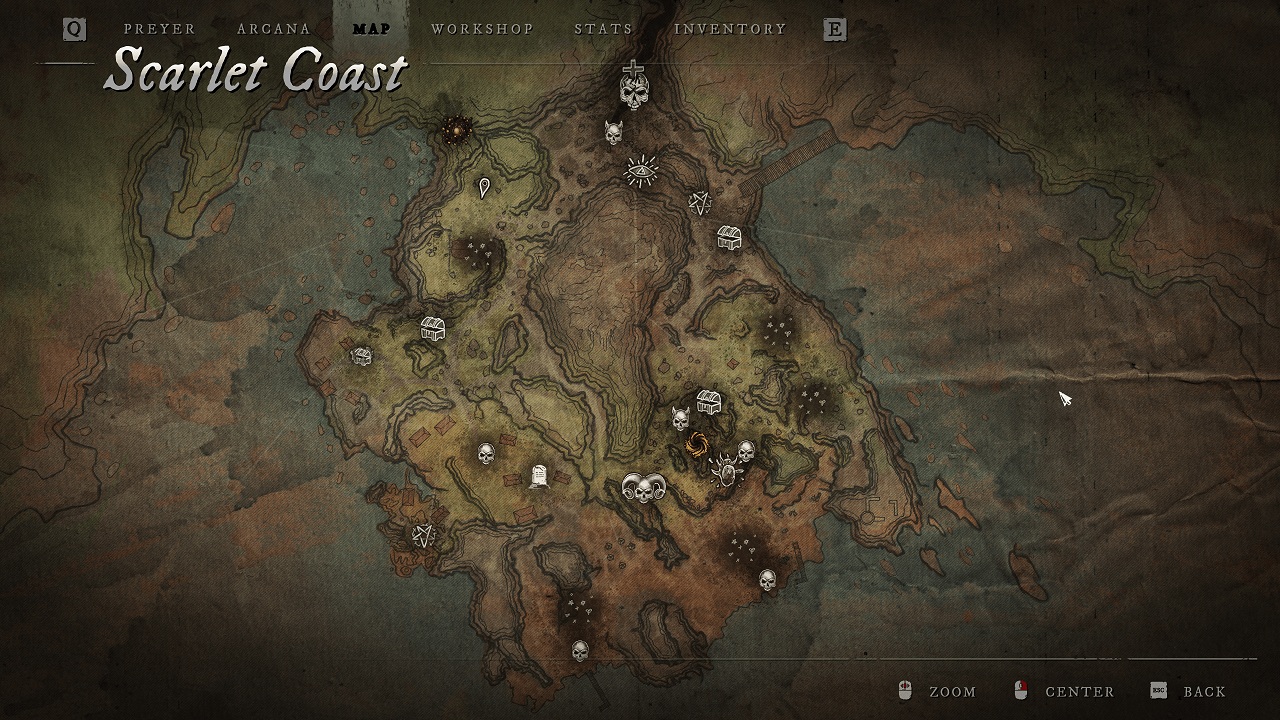Click the radiant eye map marker
The width and height of the screenshot is (1280, 720).
pyautogui.click(x=641, y=171)
